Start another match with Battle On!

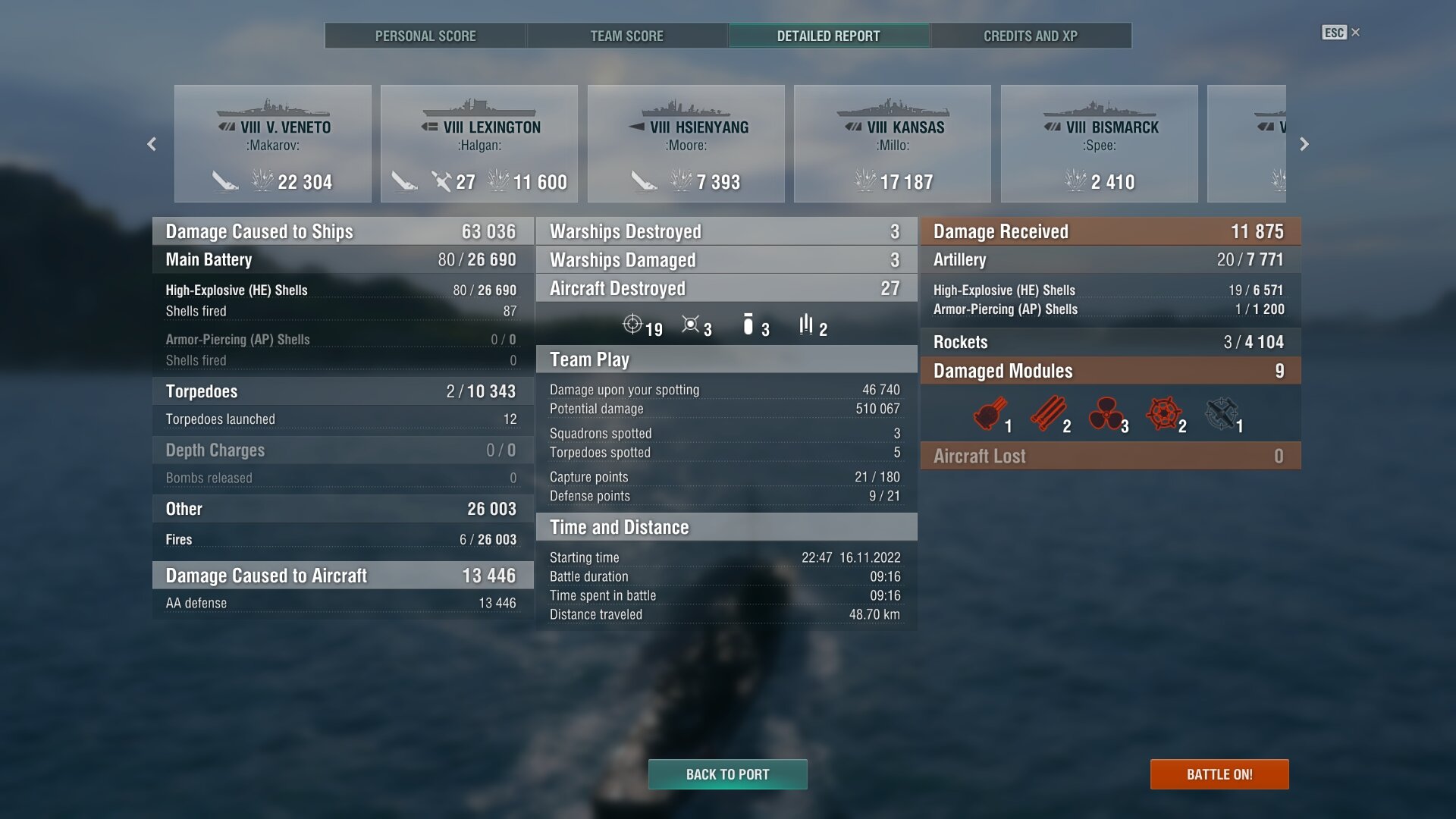[x=1219, y=774]
